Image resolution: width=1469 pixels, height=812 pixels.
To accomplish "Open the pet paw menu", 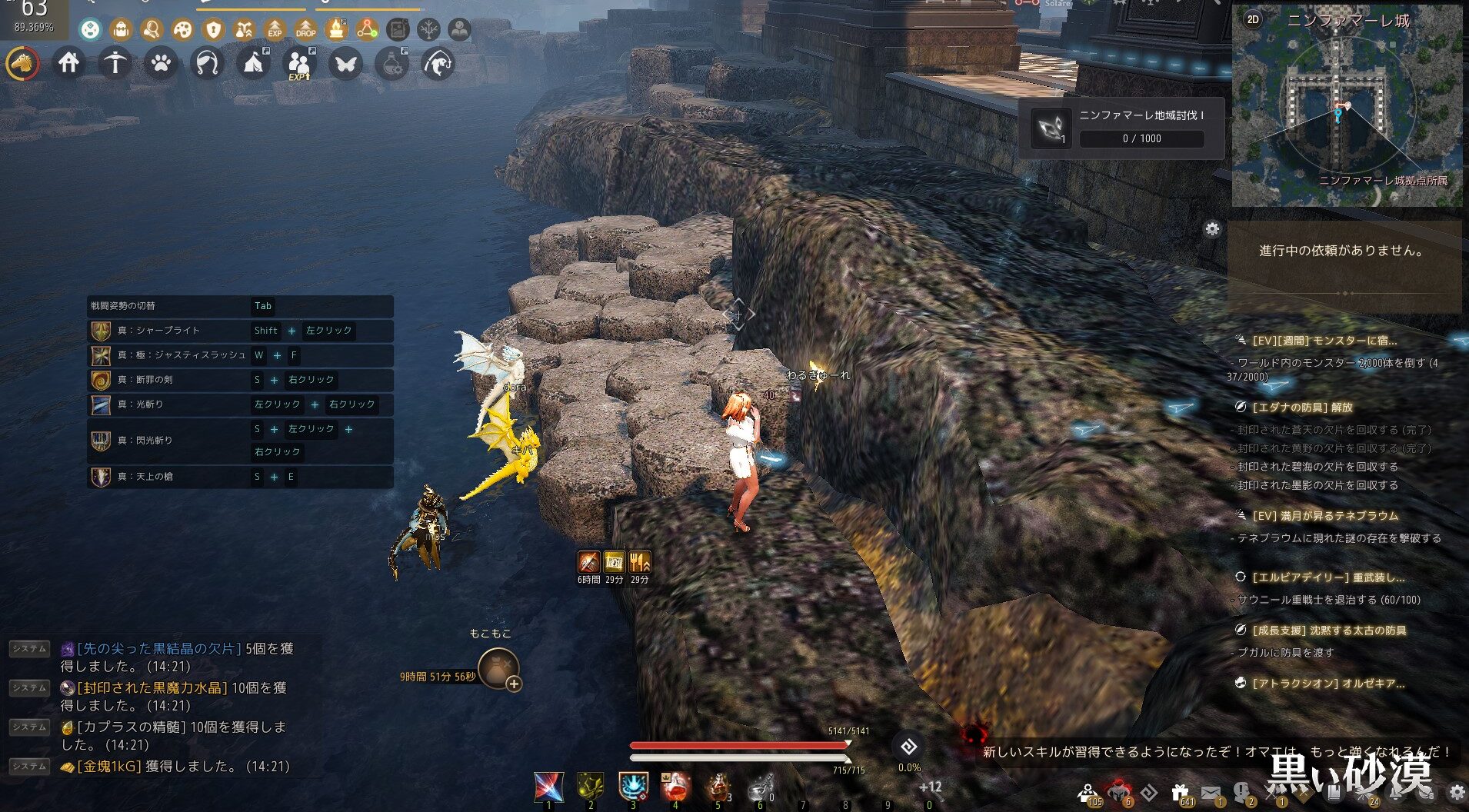I will (x=161, y=63).
